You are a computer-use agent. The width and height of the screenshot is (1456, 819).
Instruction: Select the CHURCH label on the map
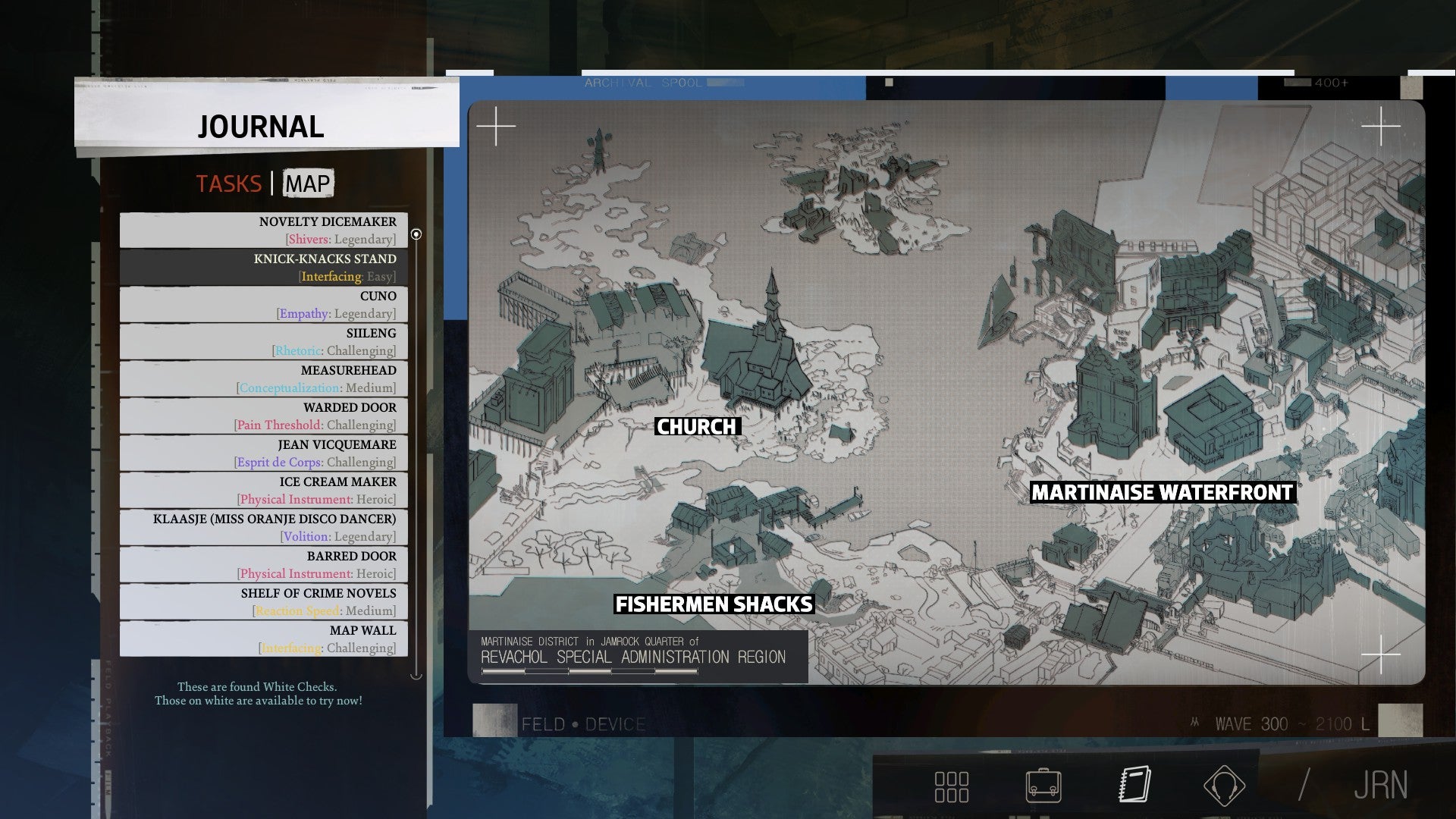point(697,427)
